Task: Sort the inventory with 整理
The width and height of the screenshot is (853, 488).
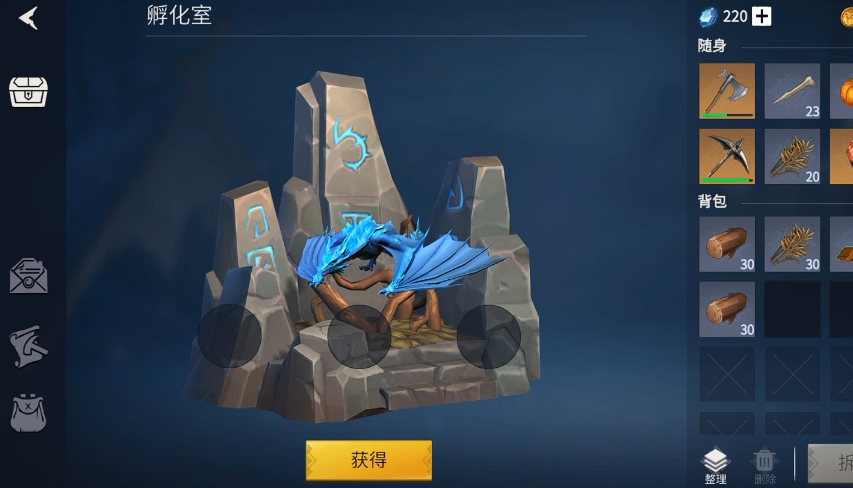Action: (x=715, y=466)
